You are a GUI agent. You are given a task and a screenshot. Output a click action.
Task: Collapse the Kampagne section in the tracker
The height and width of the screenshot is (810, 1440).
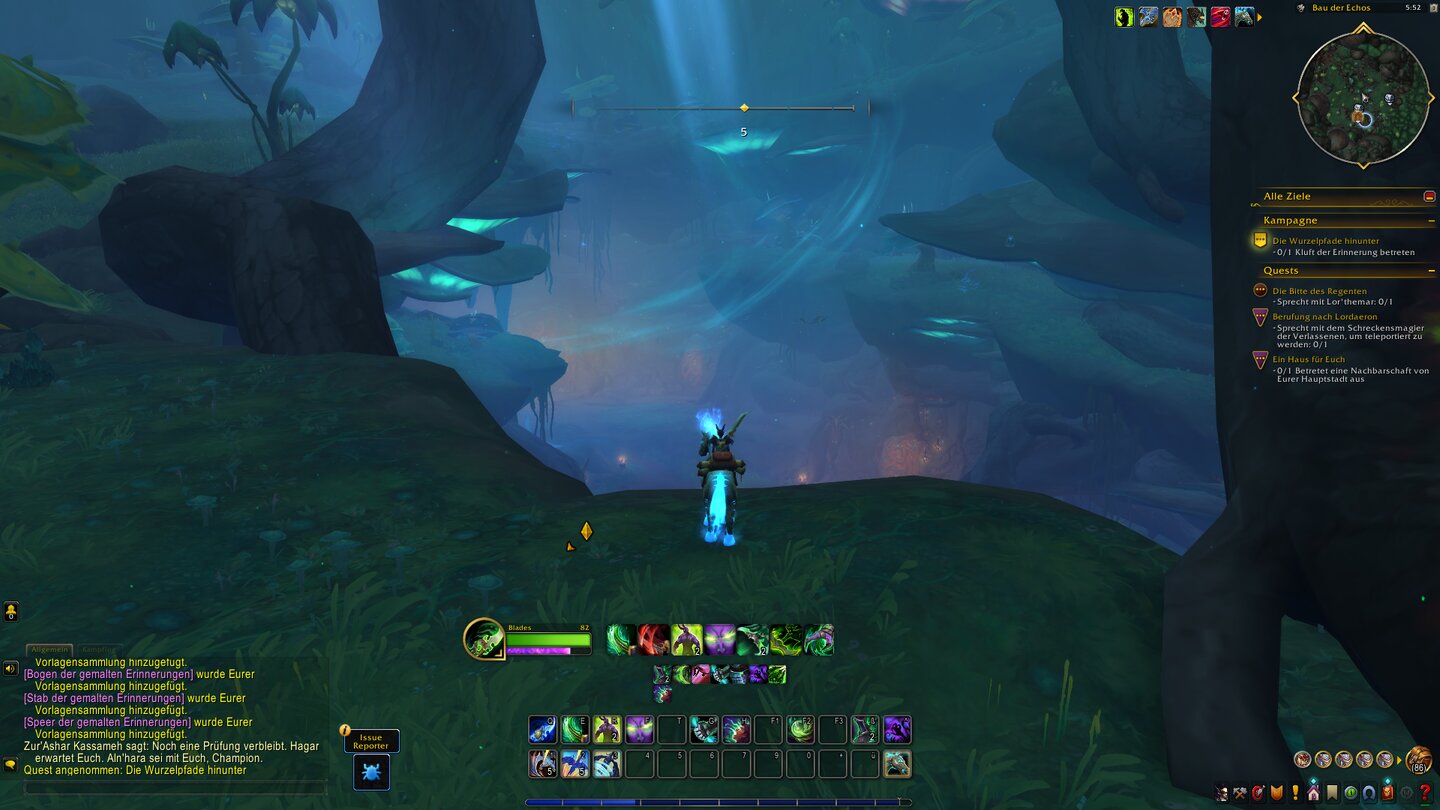point(1430,219)
